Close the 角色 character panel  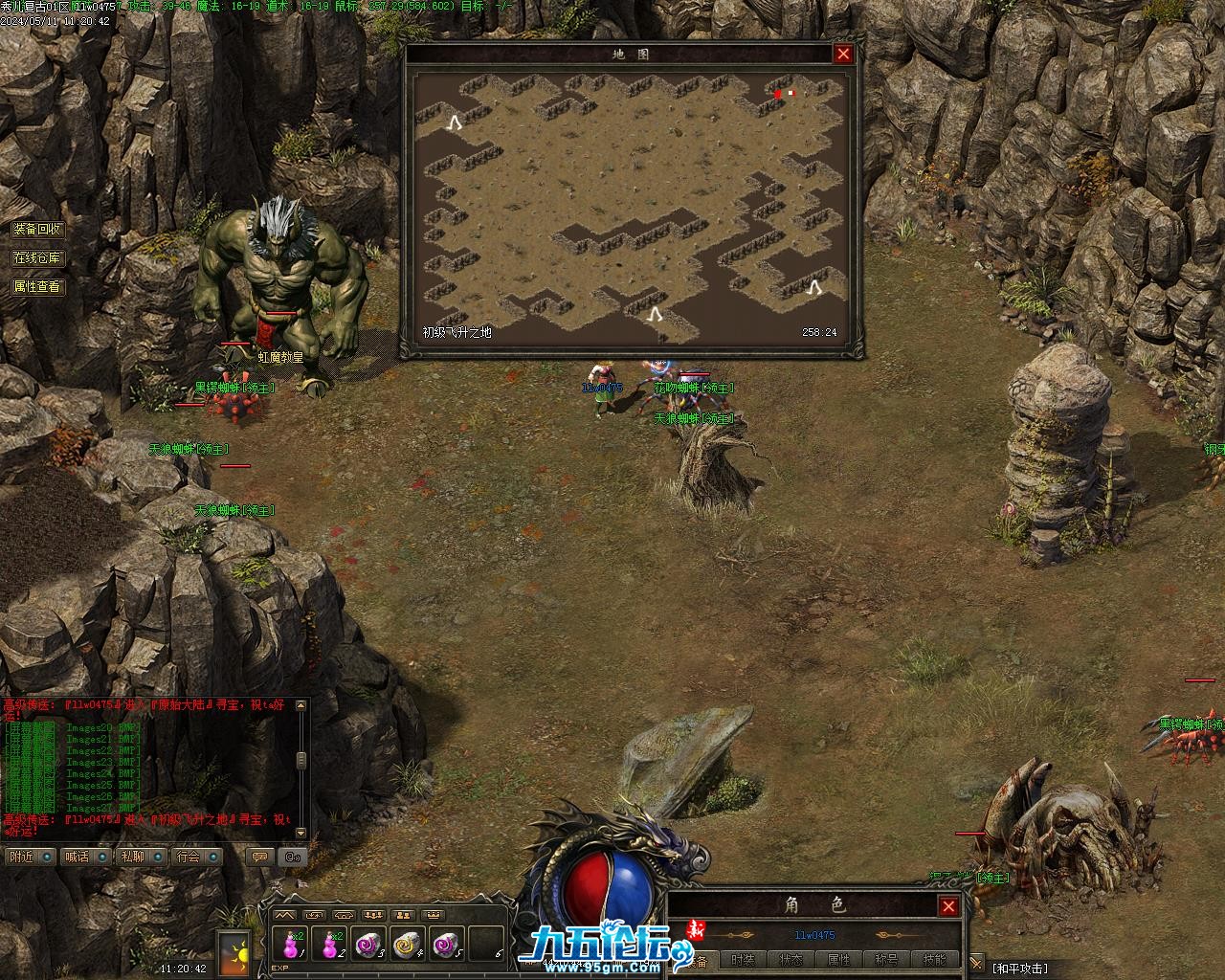click(x=948, y=906)
